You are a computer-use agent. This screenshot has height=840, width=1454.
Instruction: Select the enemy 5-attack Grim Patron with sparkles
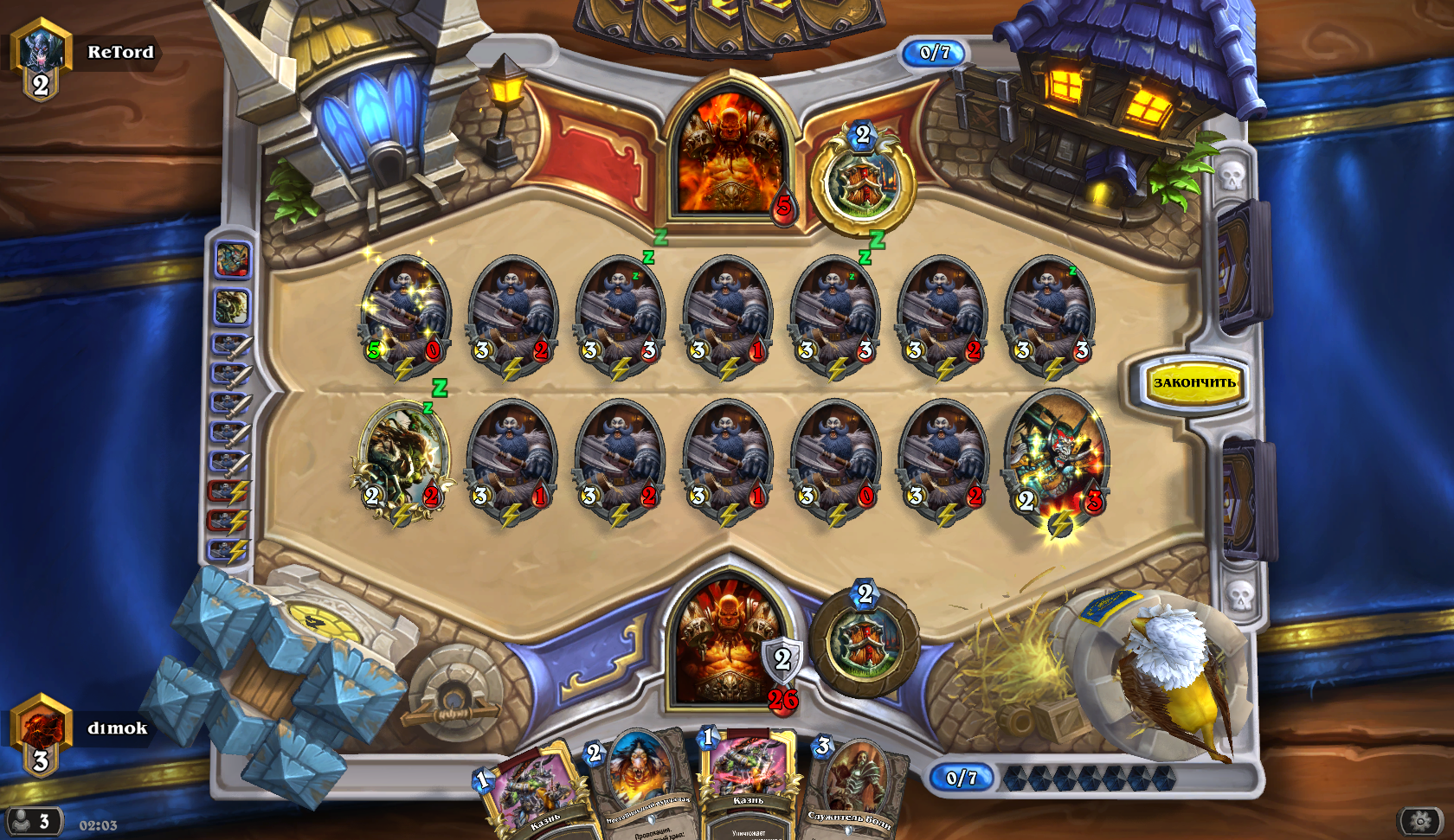coord(404,316)
